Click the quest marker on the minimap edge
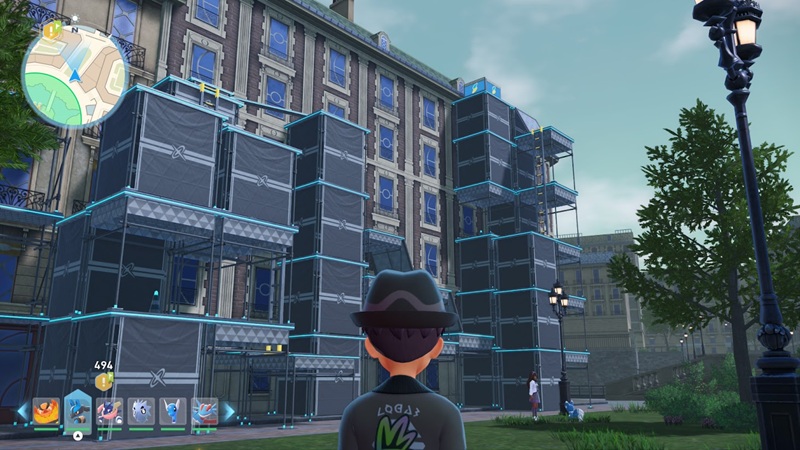This screenshot has width=800, height=450. pyautogui.click(x=51, y=30)
